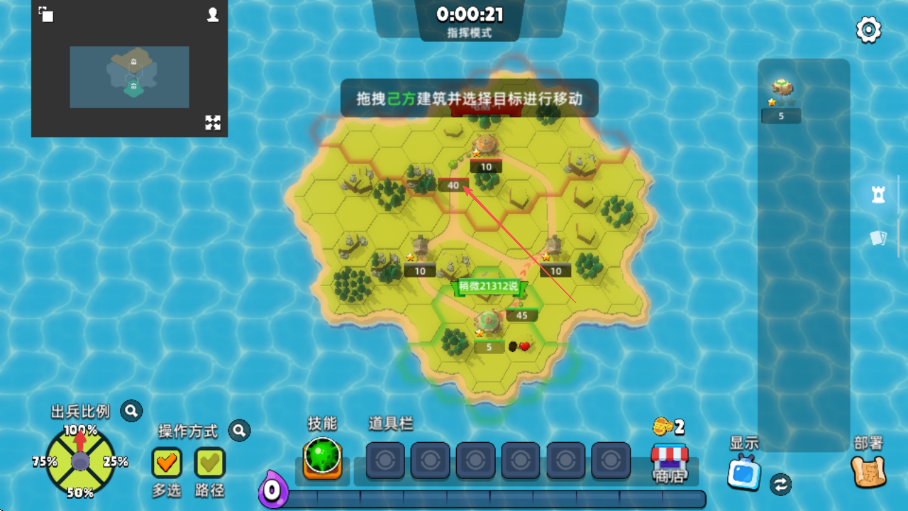The height and width of the screenshot is (511, 908).
Task: Switch to the cards tab
Action: coord(878,238)
